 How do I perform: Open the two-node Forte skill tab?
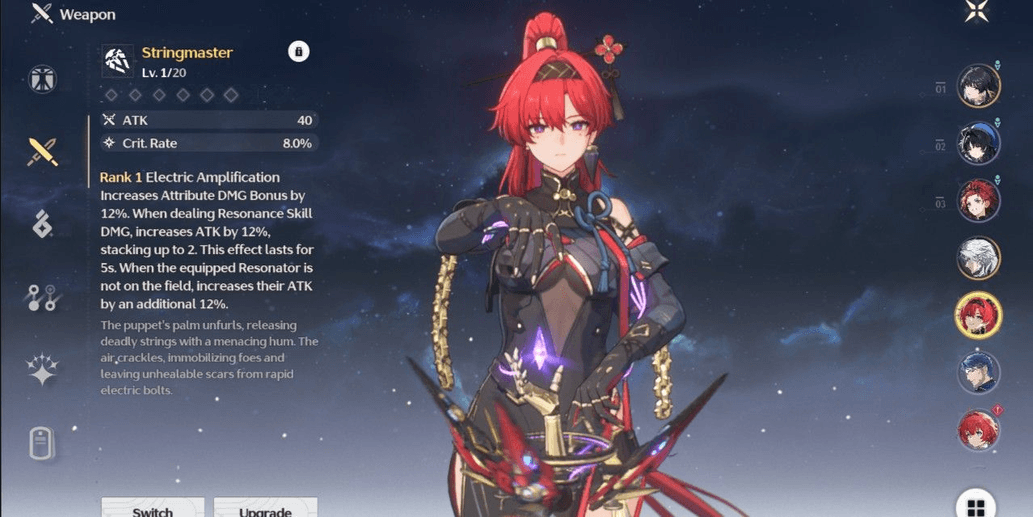click(x=43, y=297)
